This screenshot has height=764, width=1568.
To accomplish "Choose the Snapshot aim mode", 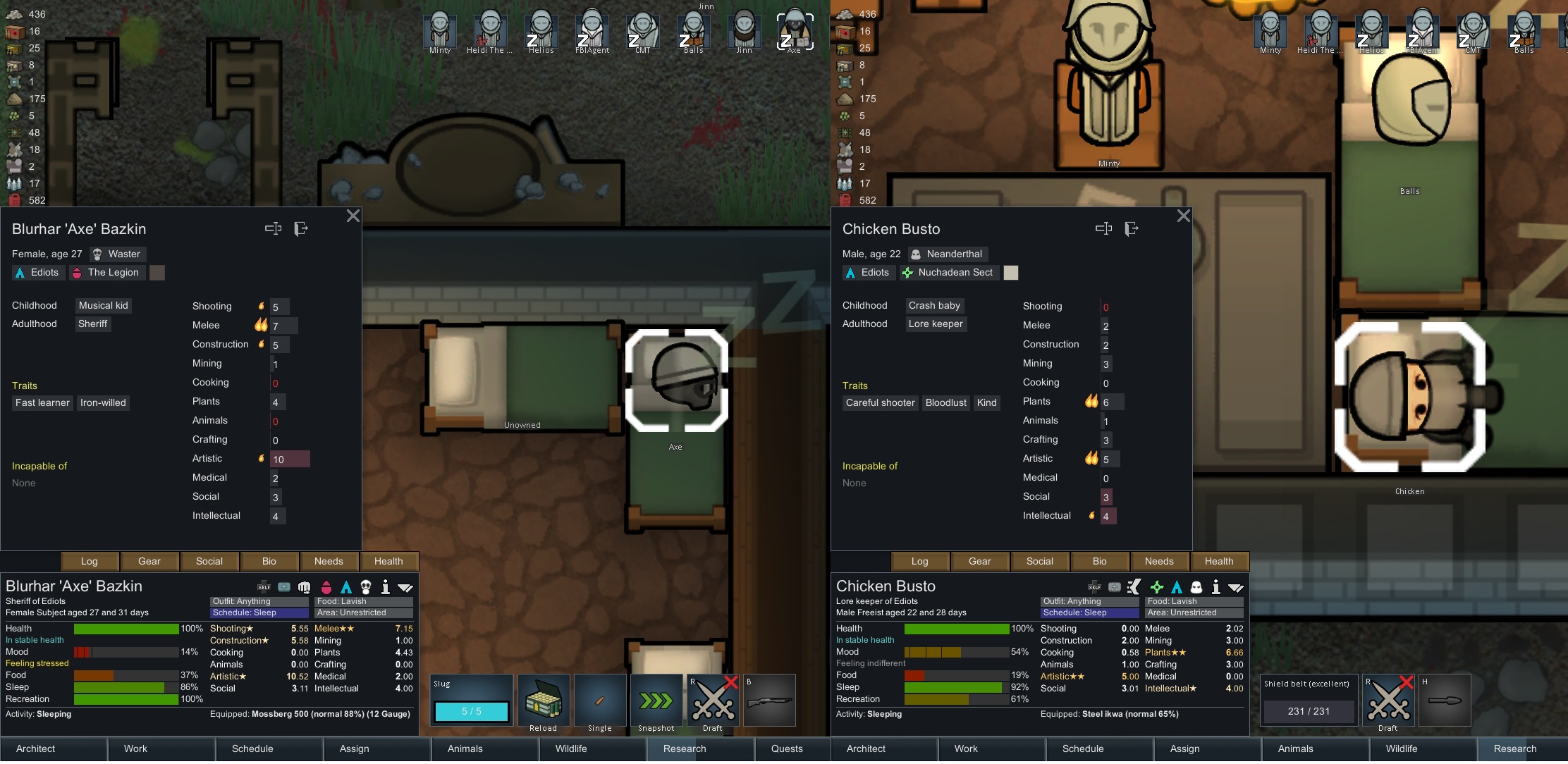I will 656,701.
